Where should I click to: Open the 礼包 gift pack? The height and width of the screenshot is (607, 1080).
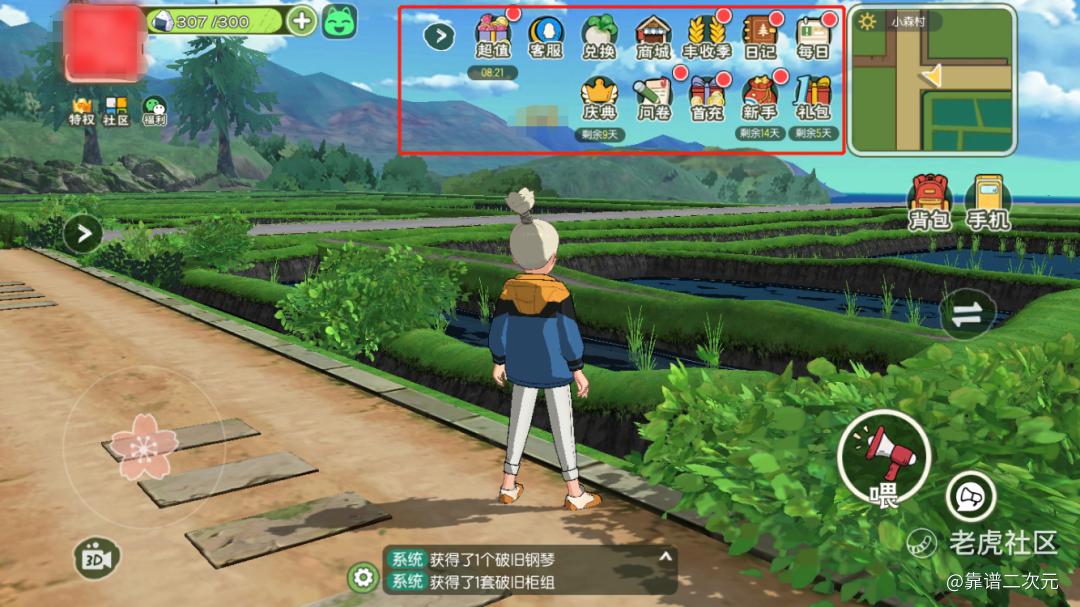pyautogui.click(x=814, y=98)
